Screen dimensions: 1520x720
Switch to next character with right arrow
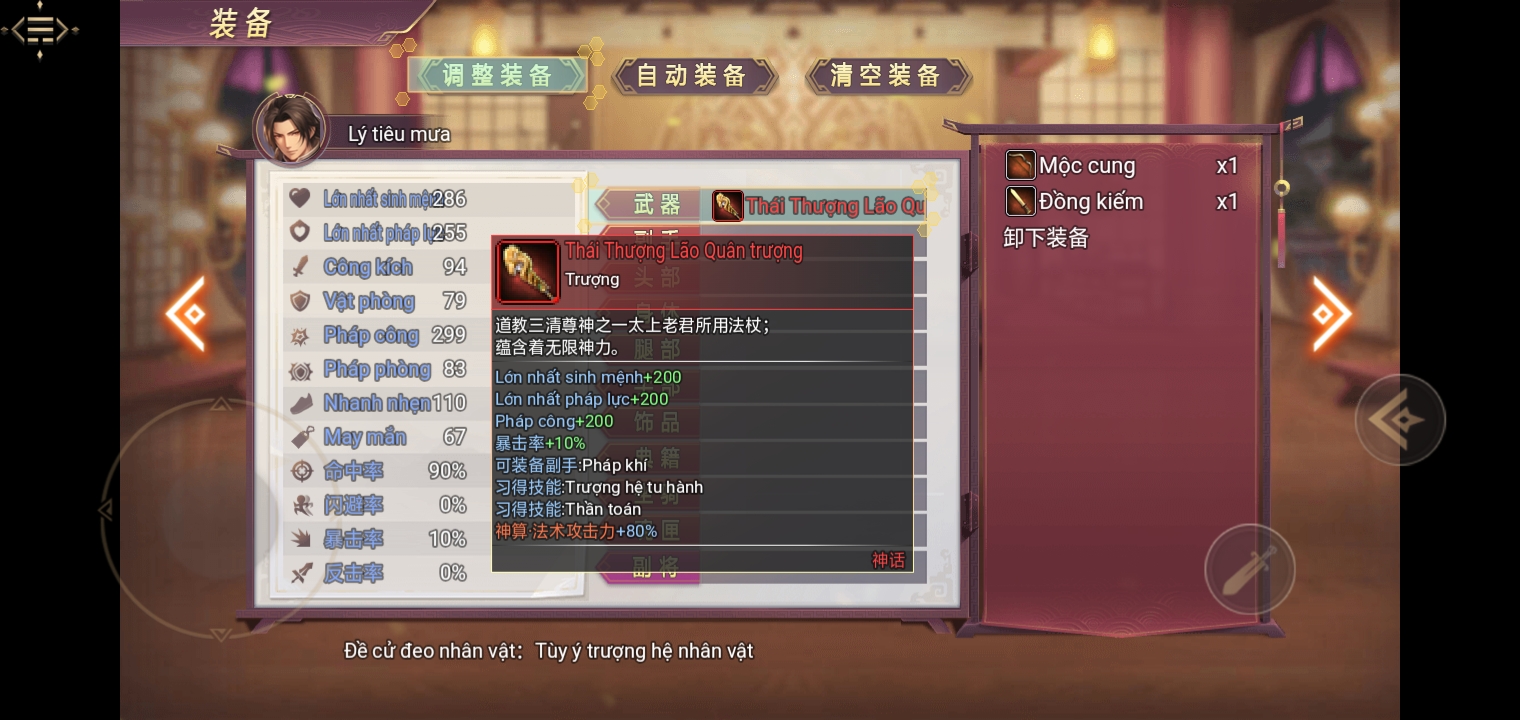1331,314
